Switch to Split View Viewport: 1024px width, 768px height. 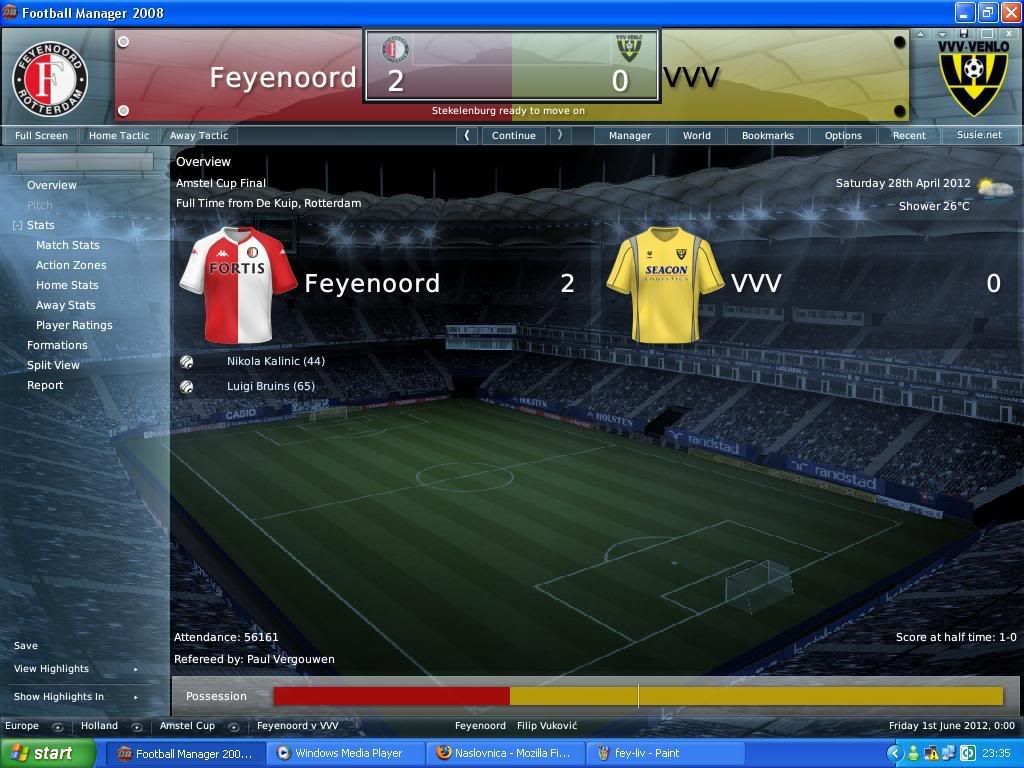[x=53, y=365]
